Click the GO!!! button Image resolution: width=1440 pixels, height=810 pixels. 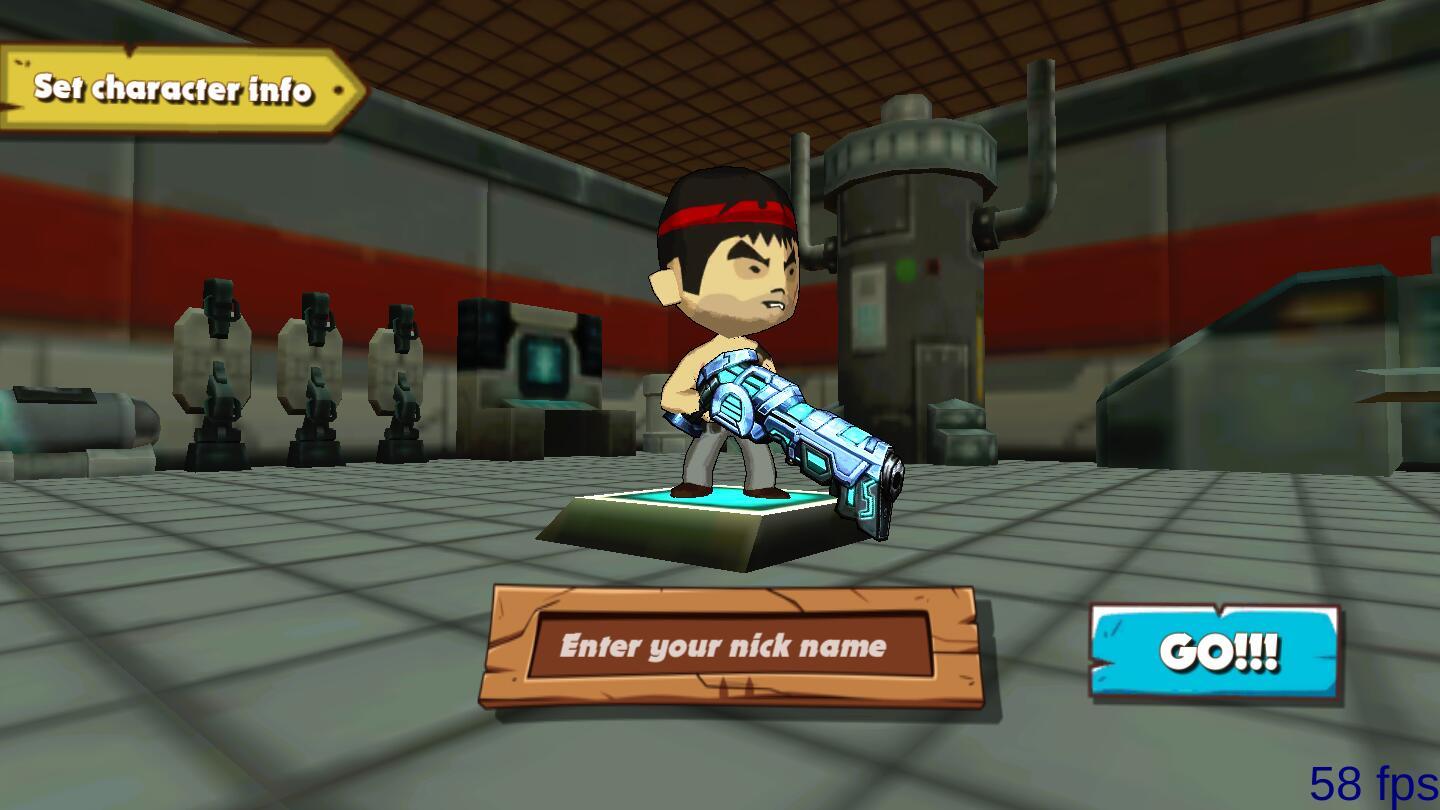point(1216,652)
